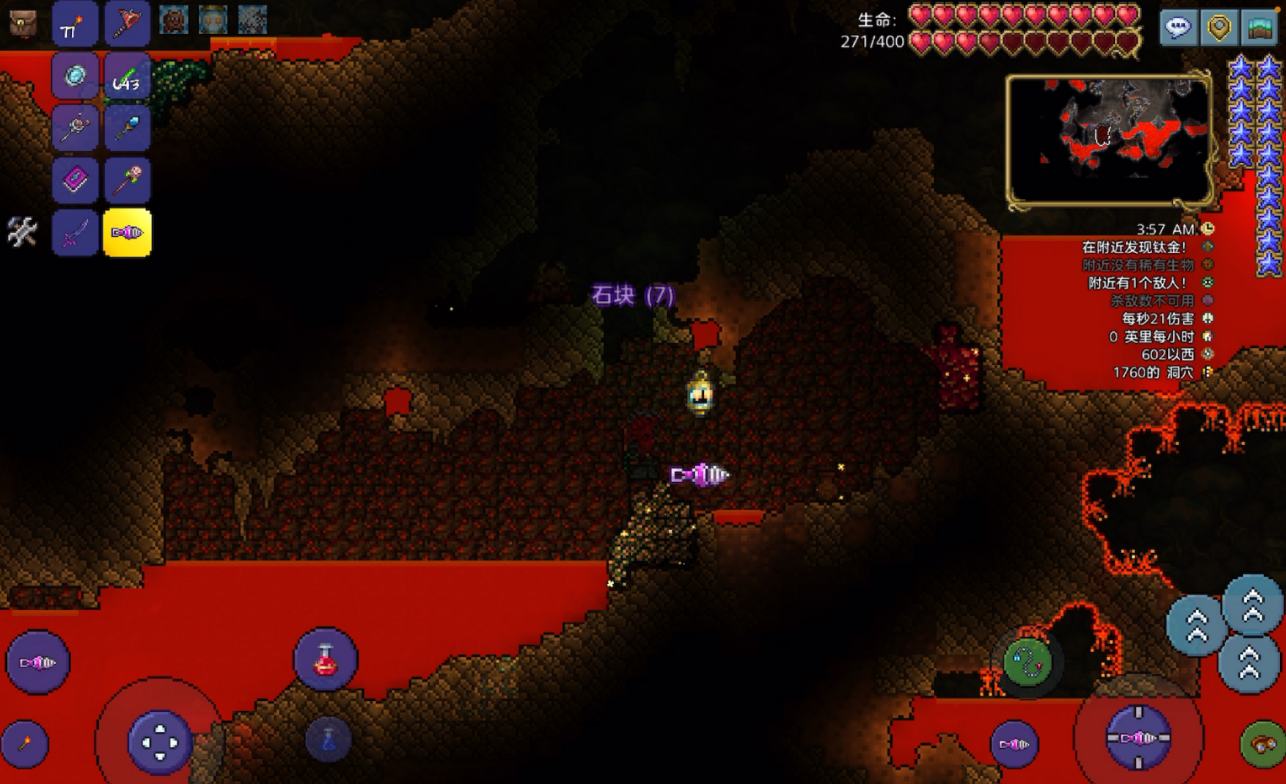Tap the topmost jump arrow button
The height and width of the screenshot is (784, 1286).
1253,604
